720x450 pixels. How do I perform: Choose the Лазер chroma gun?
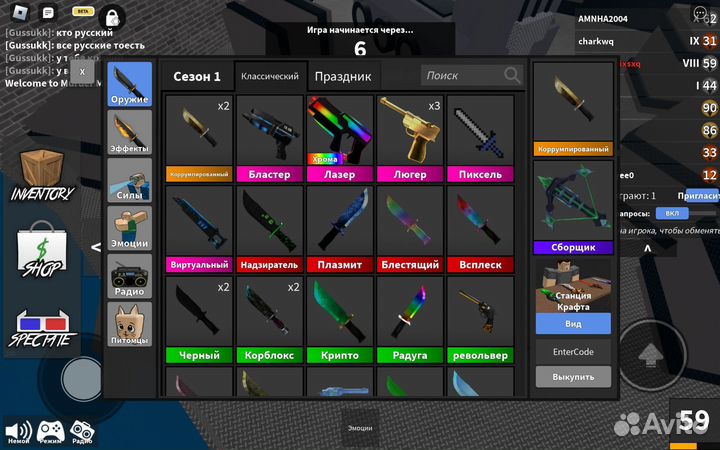340,138
